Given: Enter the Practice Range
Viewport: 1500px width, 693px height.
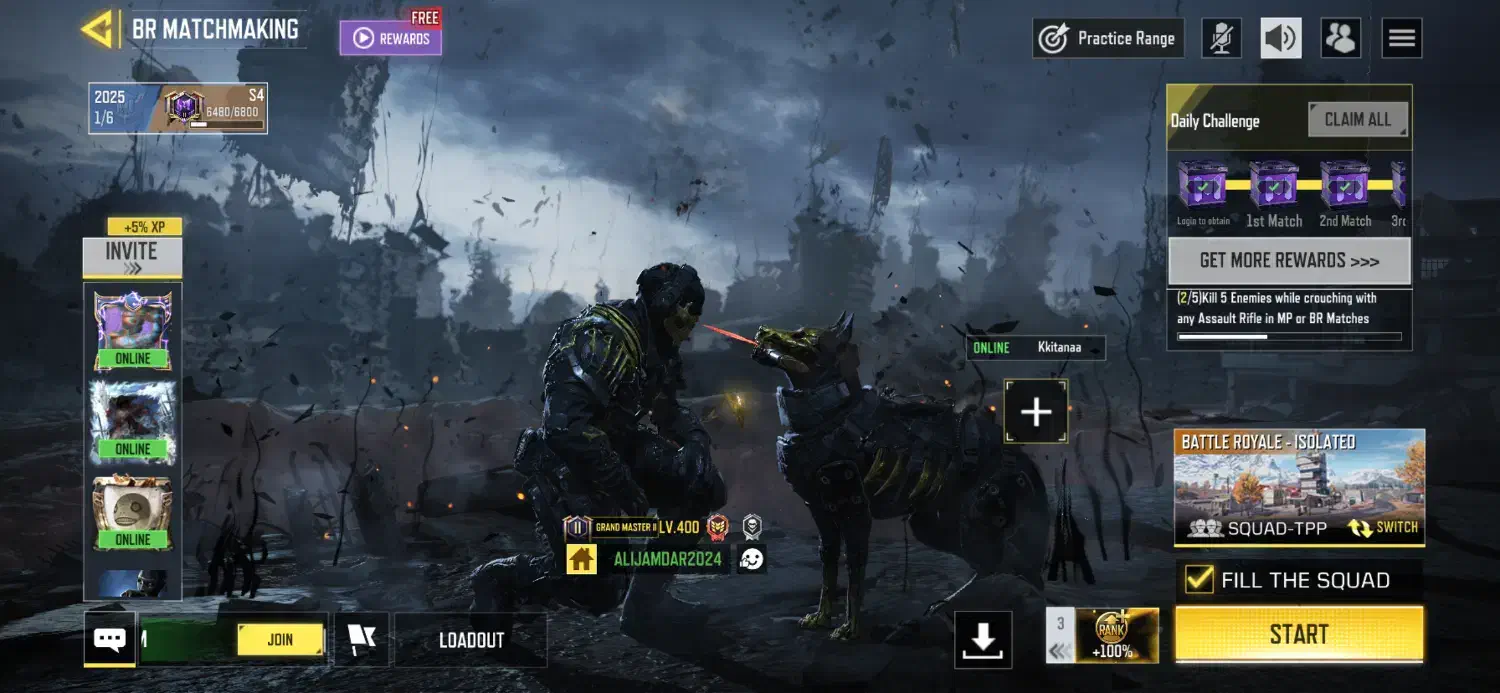Looking at the screenshot, I should coord(1108,39).
